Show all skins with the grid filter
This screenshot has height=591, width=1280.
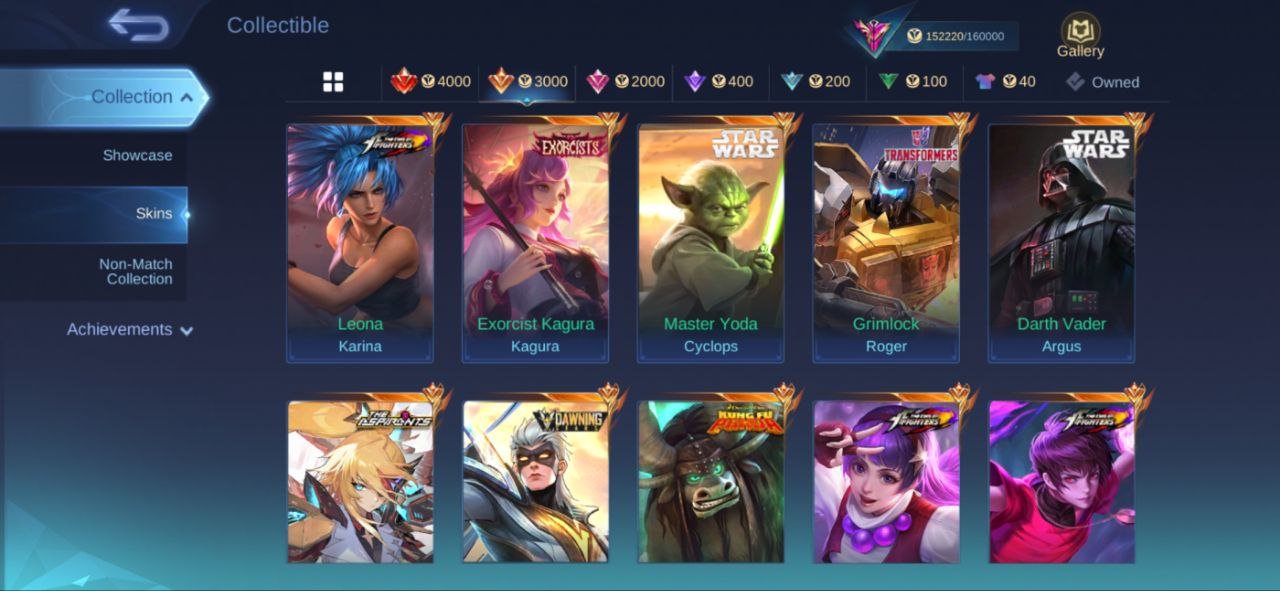pyautogui.click(x=333, y=82)
